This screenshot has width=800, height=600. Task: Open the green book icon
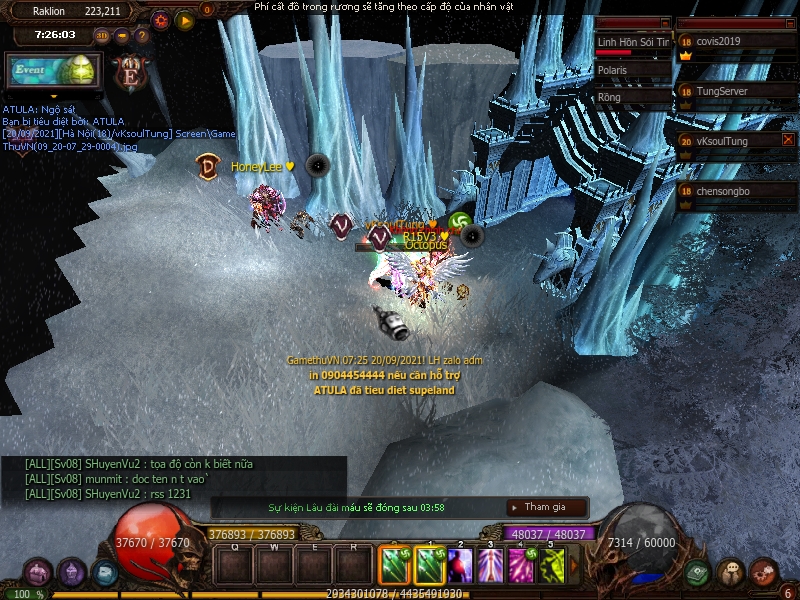pyautogui.click(x=697, y=573)
